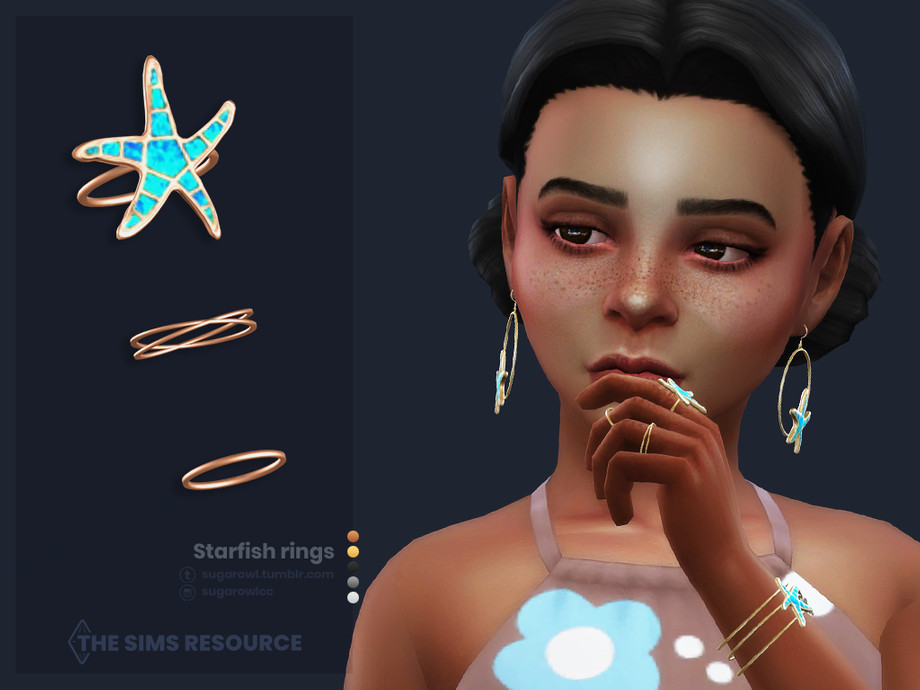Select the plain single band ring preview
Screen dimensions: 920x690
pos(234,469)
